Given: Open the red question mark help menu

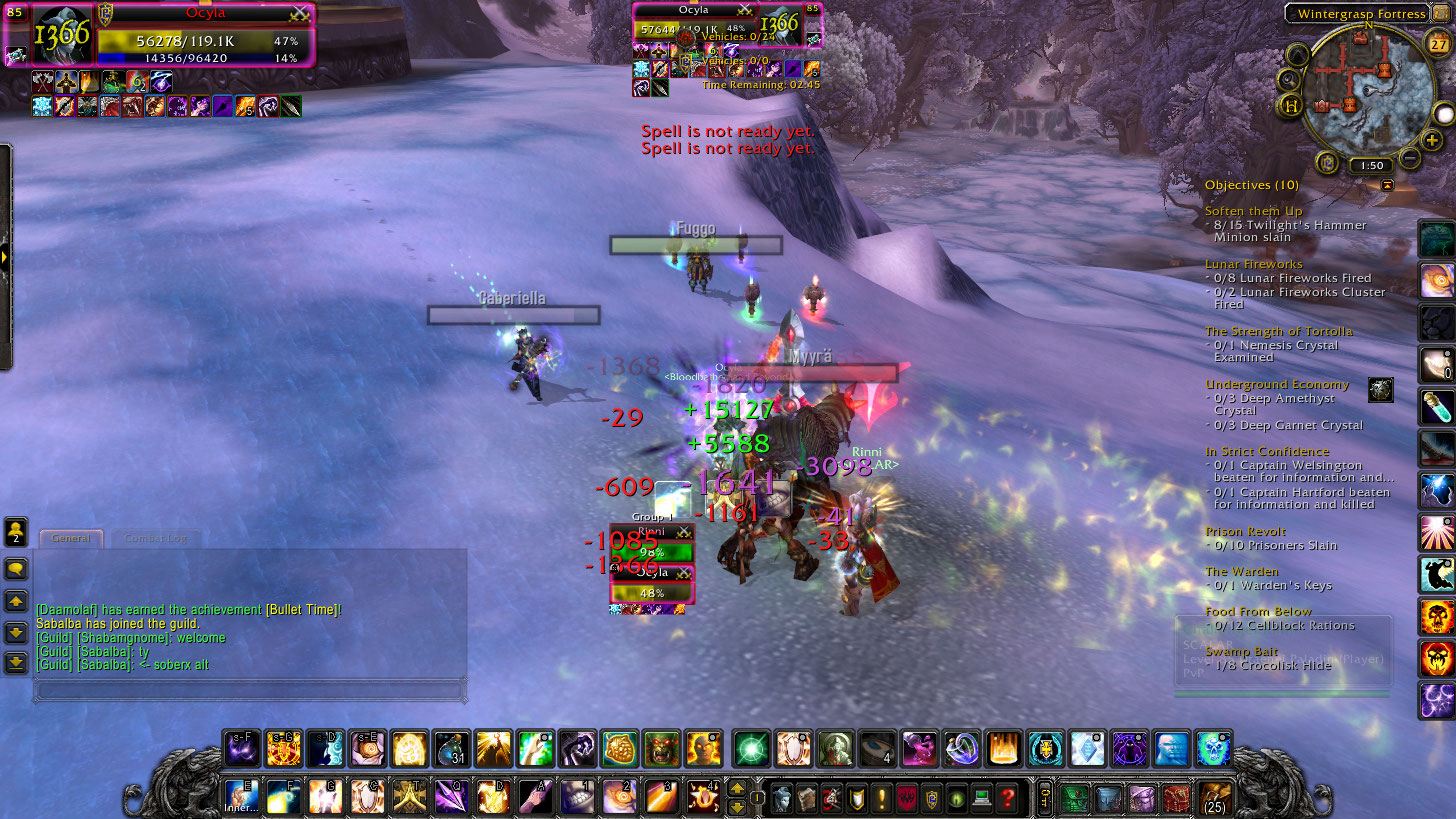Looking at the screenshot, I should click(1008, 798).
